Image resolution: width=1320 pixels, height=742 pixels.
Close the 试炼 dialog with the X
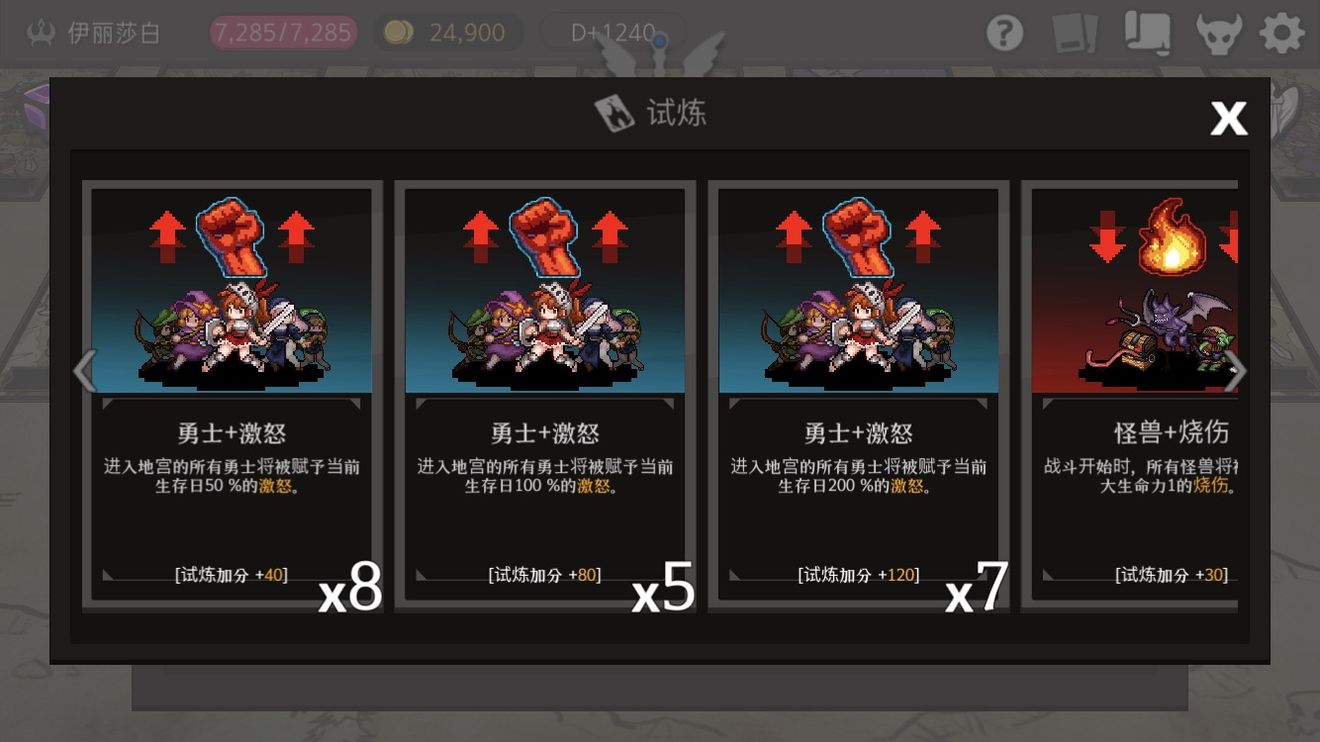1228,118
